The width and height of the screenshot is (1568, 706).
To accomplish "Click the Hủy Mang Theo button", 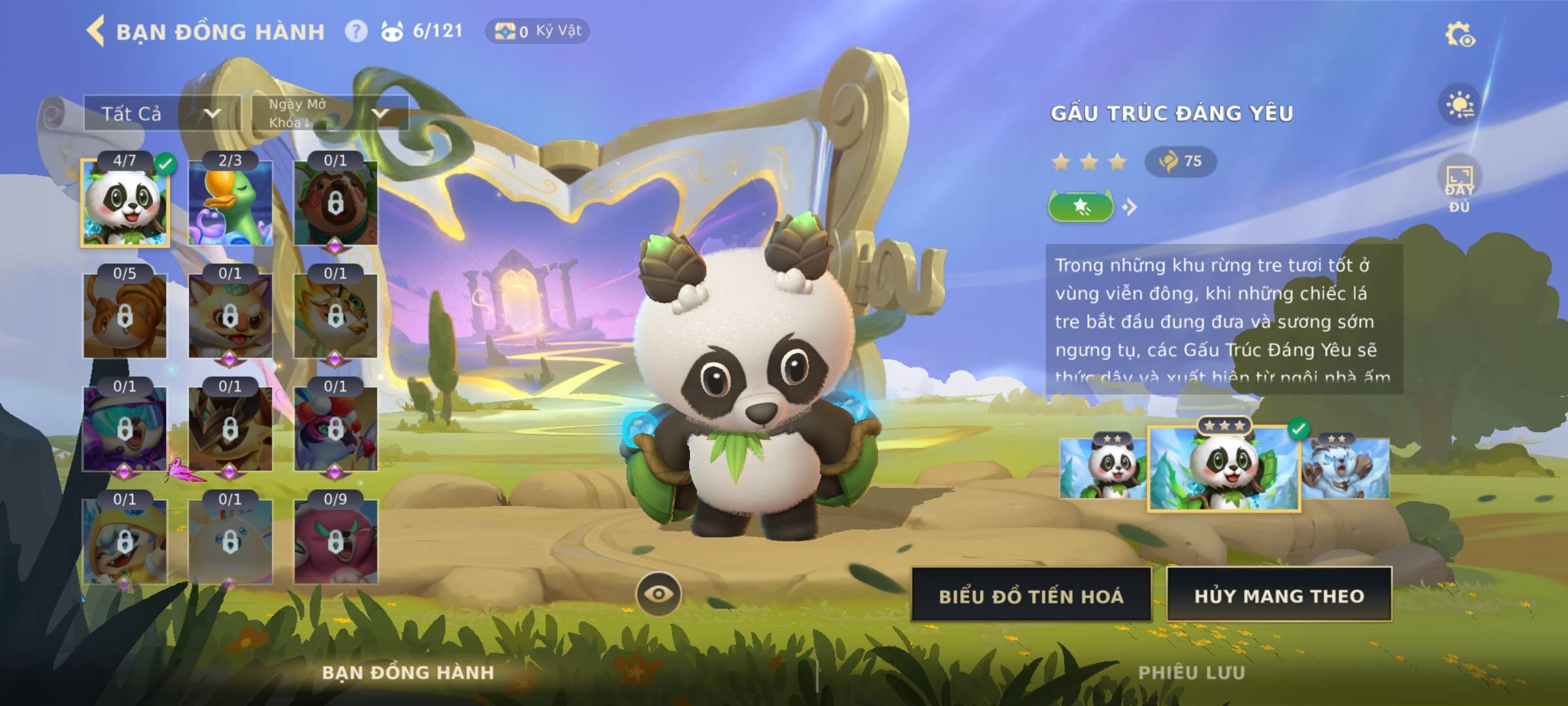I will tap(1279, 596).
